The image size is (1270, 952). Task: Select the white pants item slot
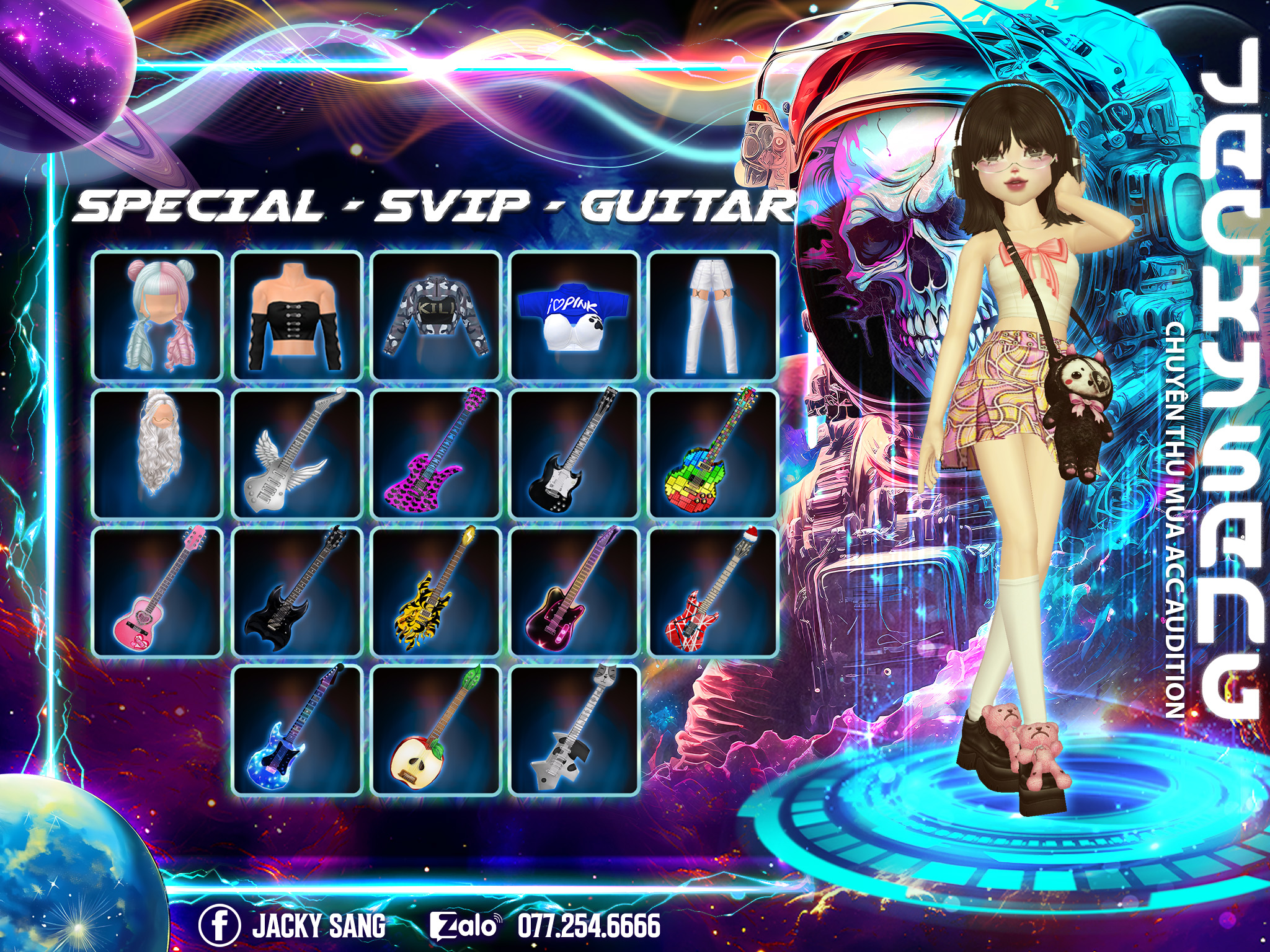point(713,315)
